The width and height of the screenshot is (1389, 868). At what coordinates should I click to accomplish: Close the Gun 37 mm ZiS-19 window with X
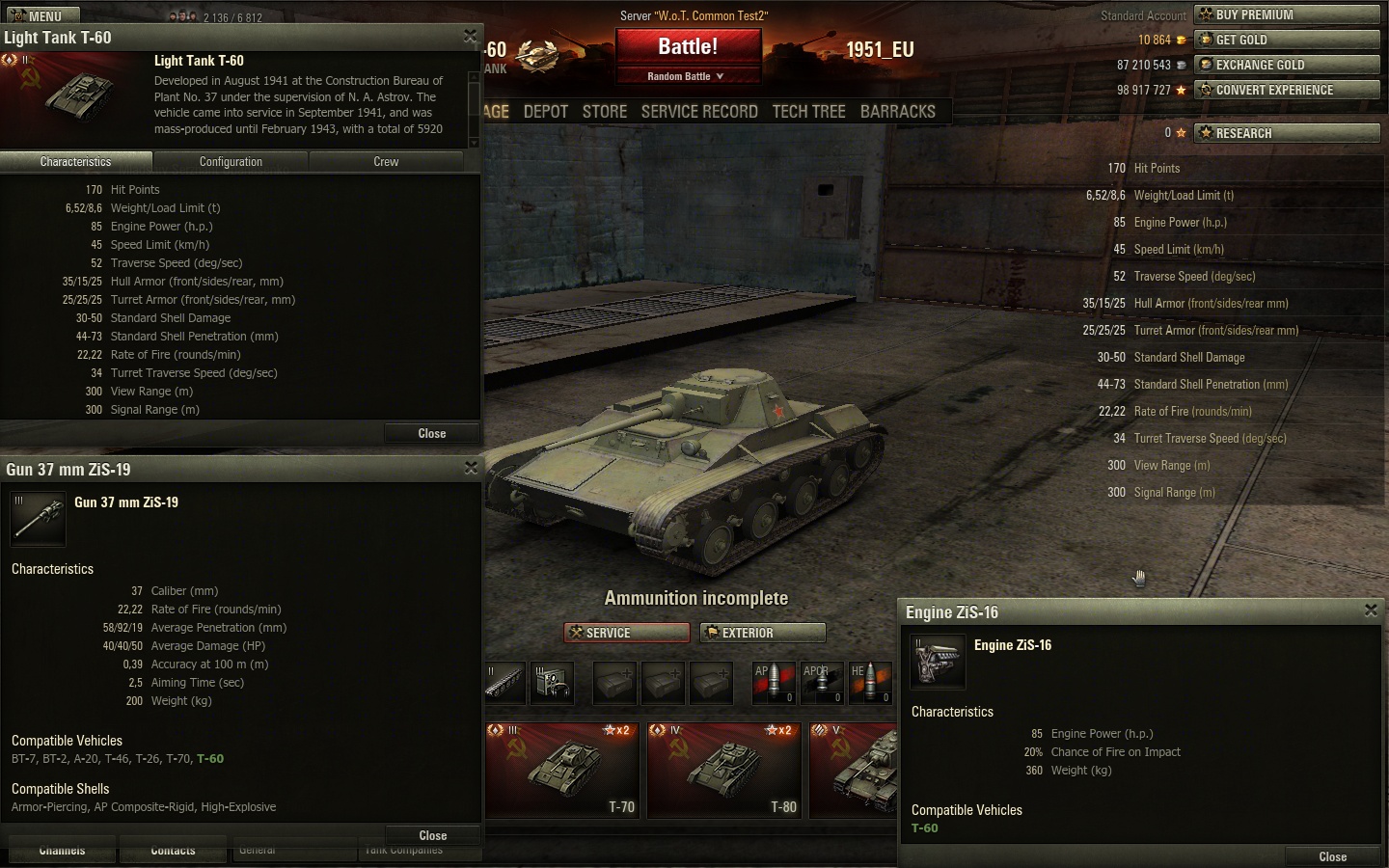tap(471, 468)
